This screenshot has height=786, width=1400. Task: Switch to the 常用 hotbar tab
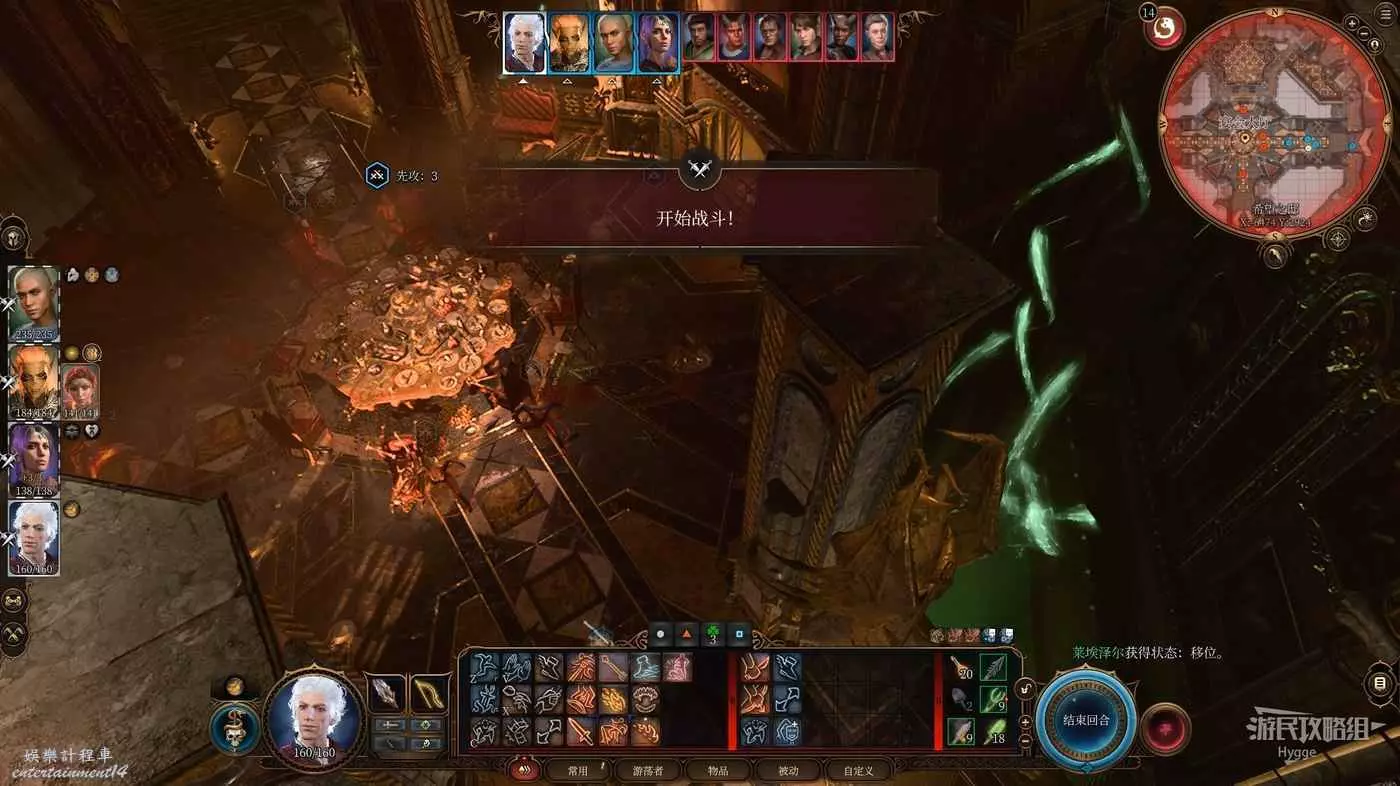[x=577, y=770]
